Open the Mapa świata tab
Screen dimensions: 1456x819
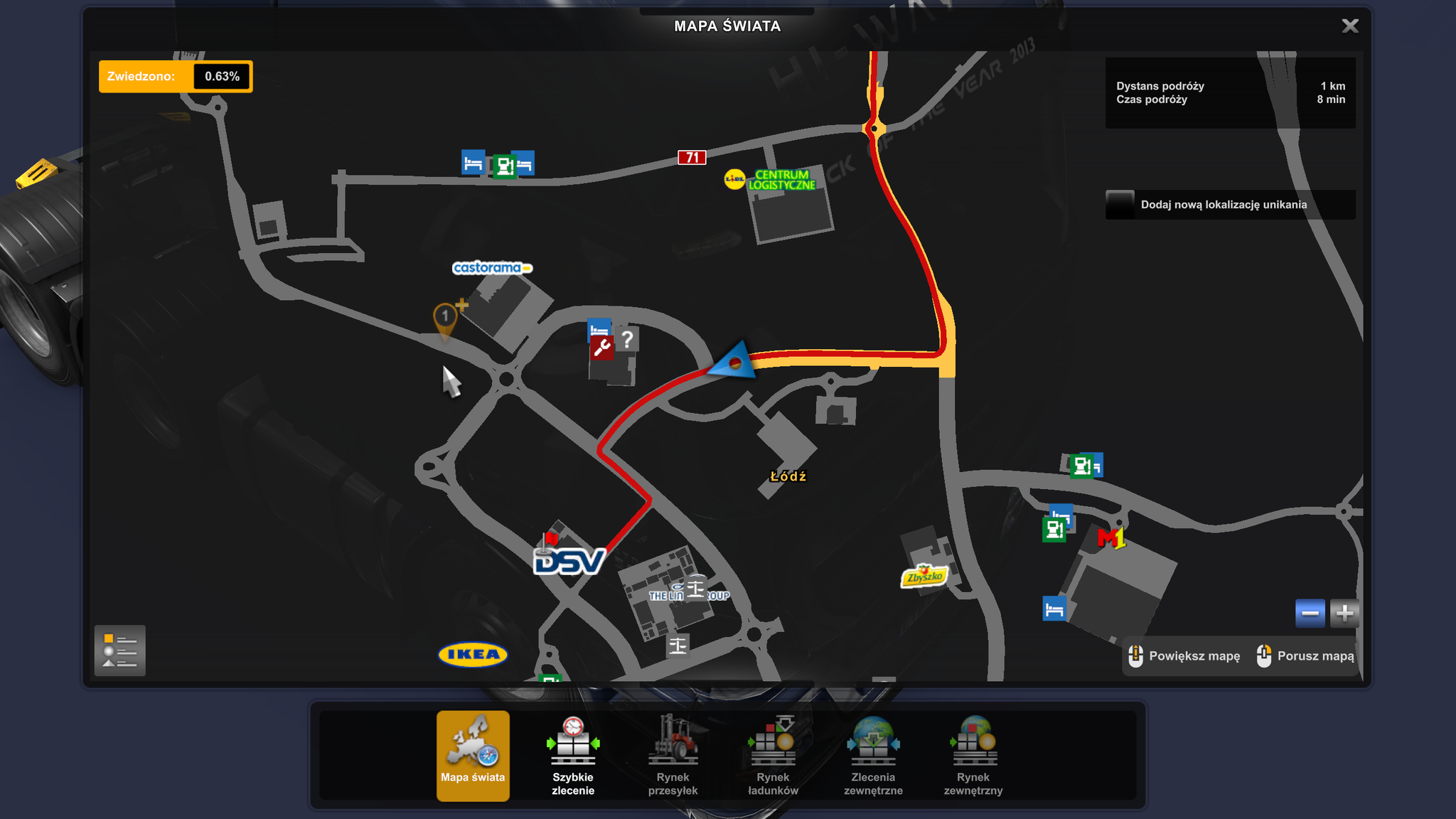point(473,756)
